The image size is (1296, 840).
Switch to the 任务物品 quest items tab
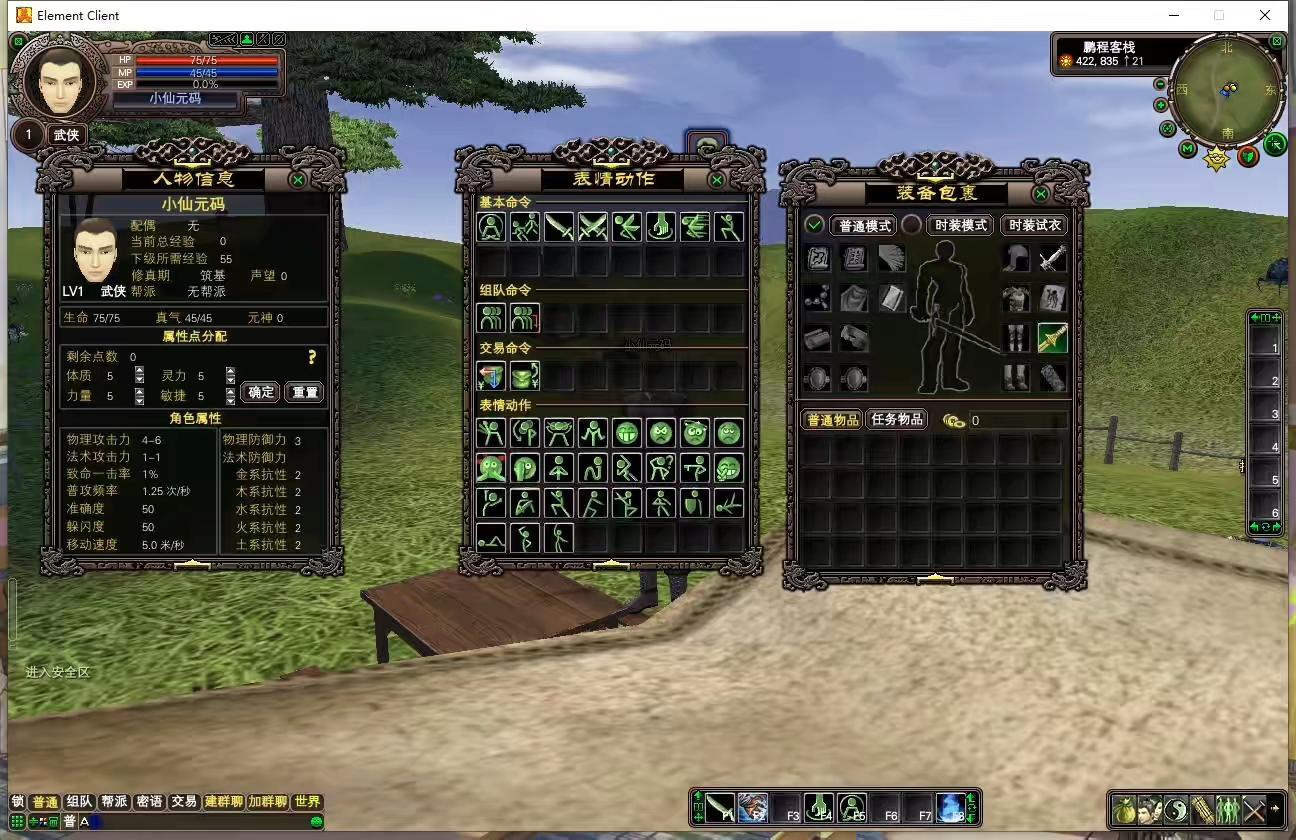(x=895, y=420)
